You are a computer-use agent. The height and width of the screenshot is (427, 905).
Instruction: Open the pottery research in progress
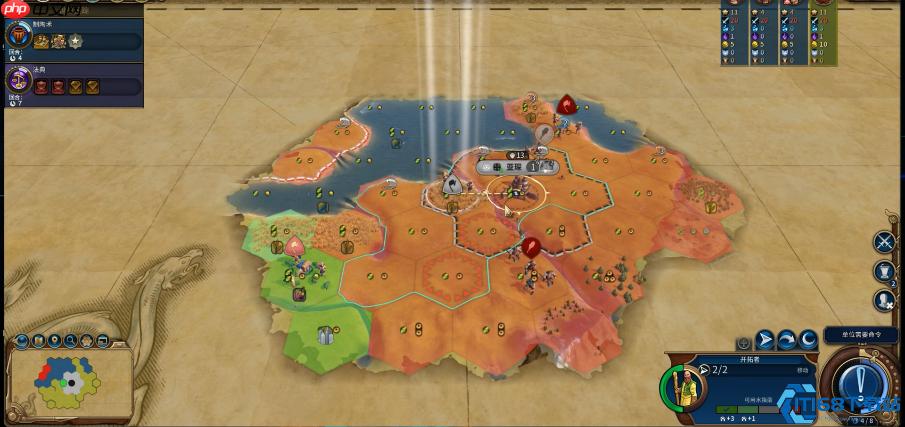click(x=19, y=36)
